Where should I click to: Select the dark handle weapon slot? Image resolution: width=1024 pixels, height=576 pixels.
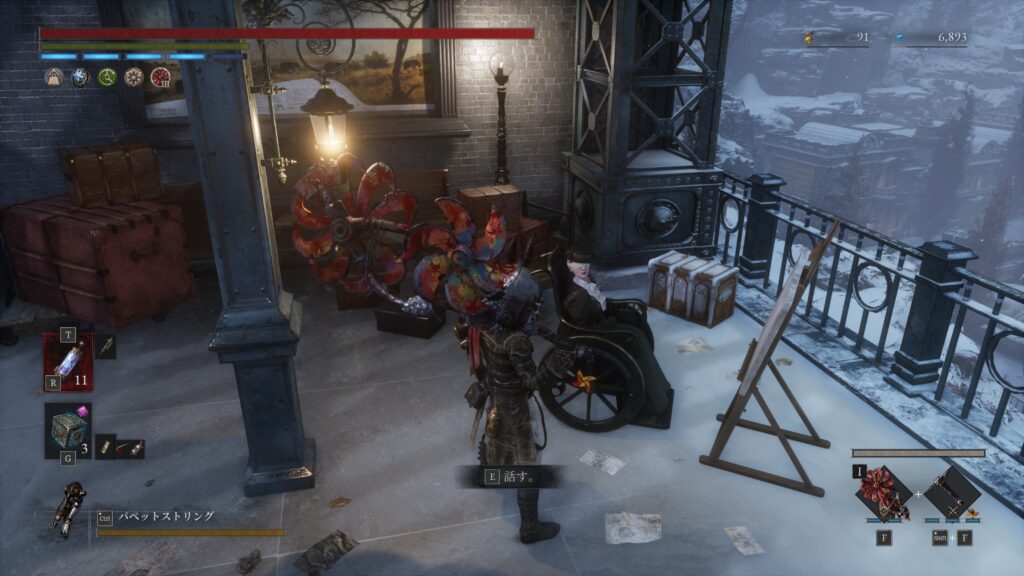[951, 494]
